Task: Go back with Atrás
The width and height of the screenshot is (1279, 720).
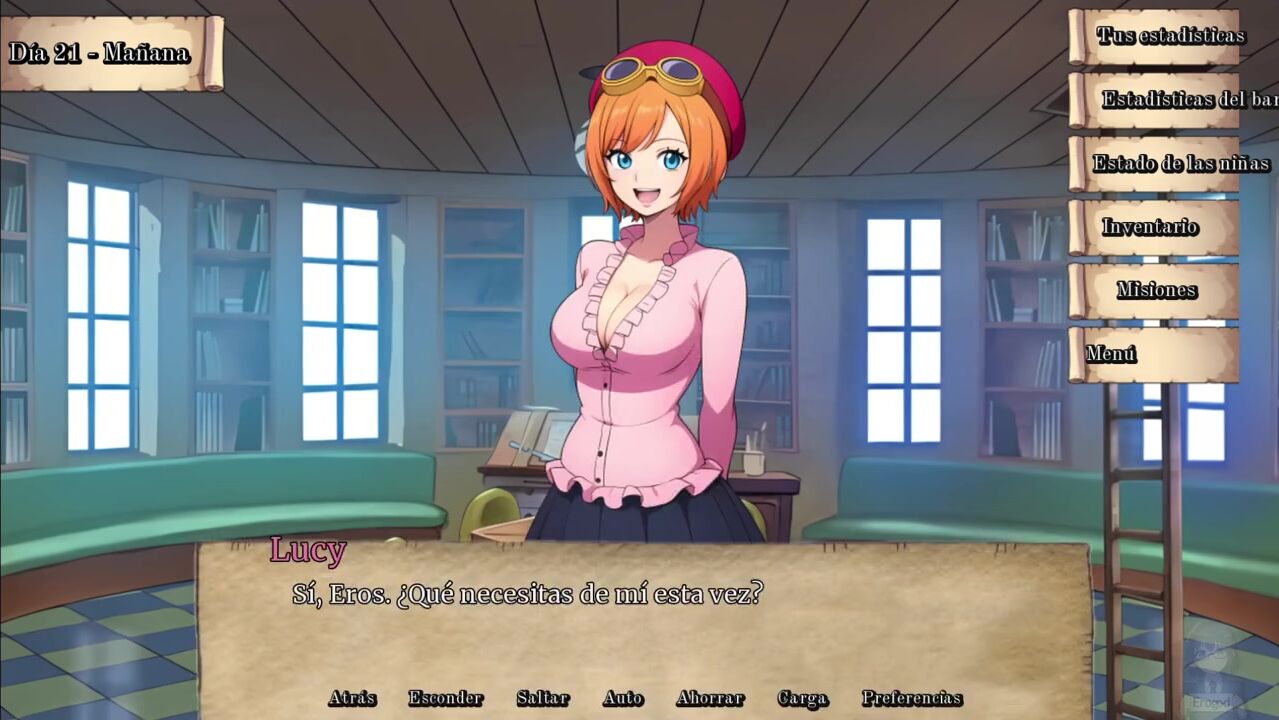Action: 352,699
